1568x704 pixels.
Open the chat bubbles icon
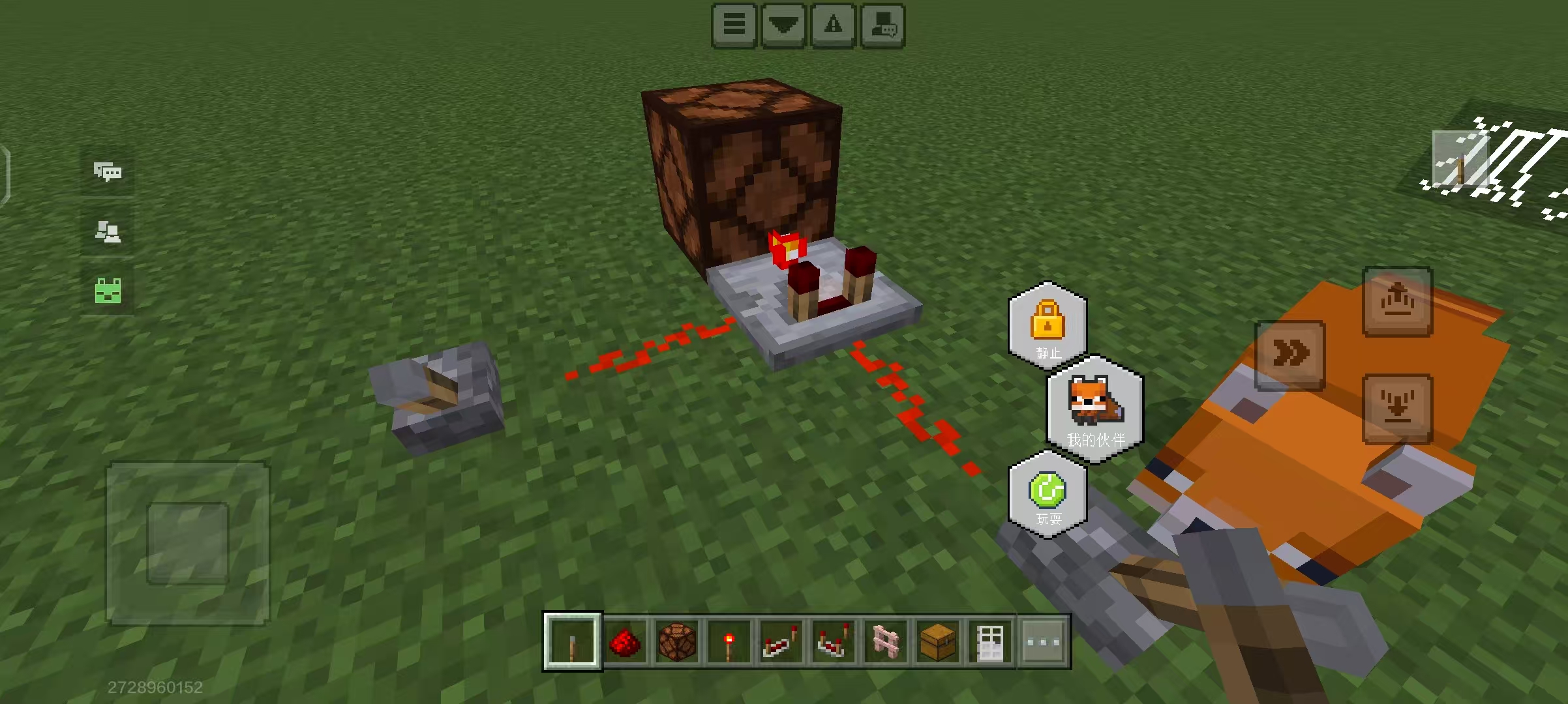coord(108,172)
